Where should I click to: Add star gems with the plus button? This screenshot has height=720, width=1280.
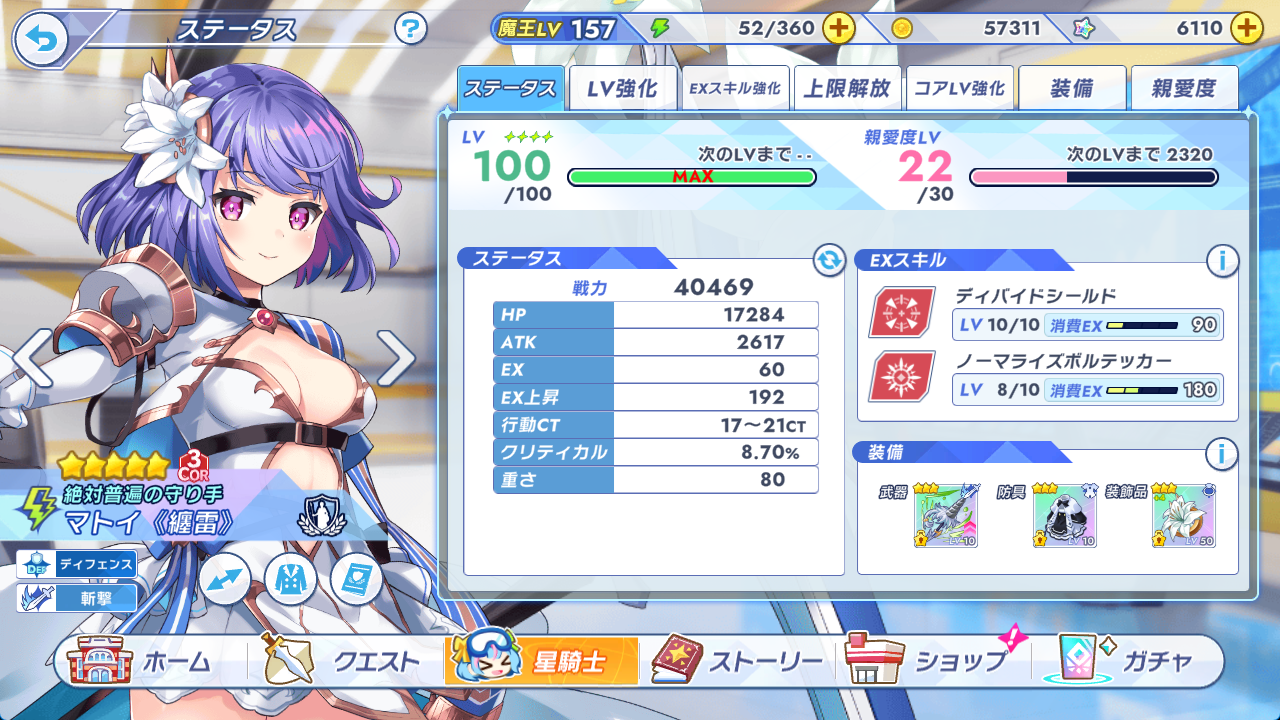(1246, 28)
